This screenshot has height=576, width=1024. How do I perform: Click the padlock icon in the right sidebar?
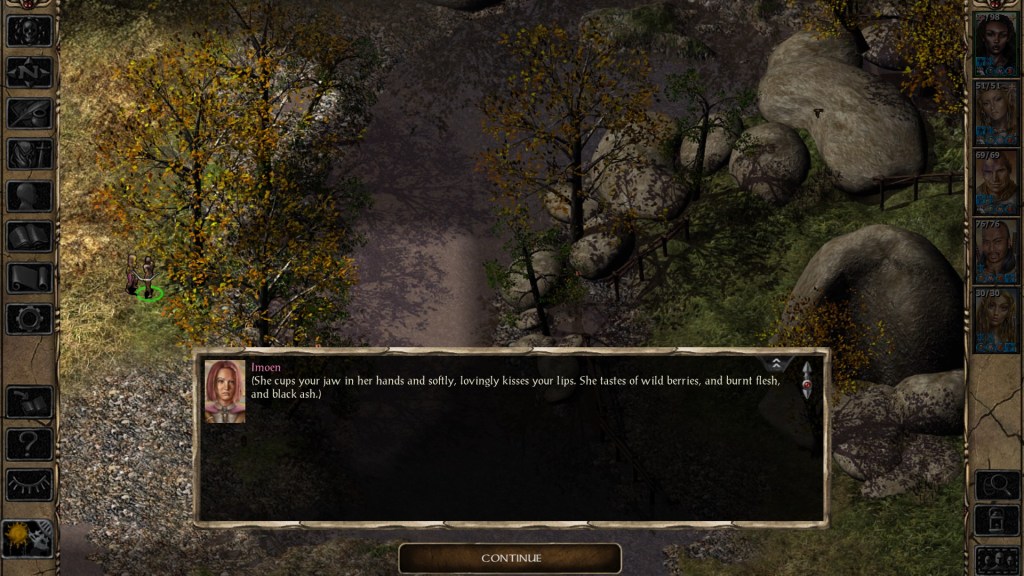996,522
